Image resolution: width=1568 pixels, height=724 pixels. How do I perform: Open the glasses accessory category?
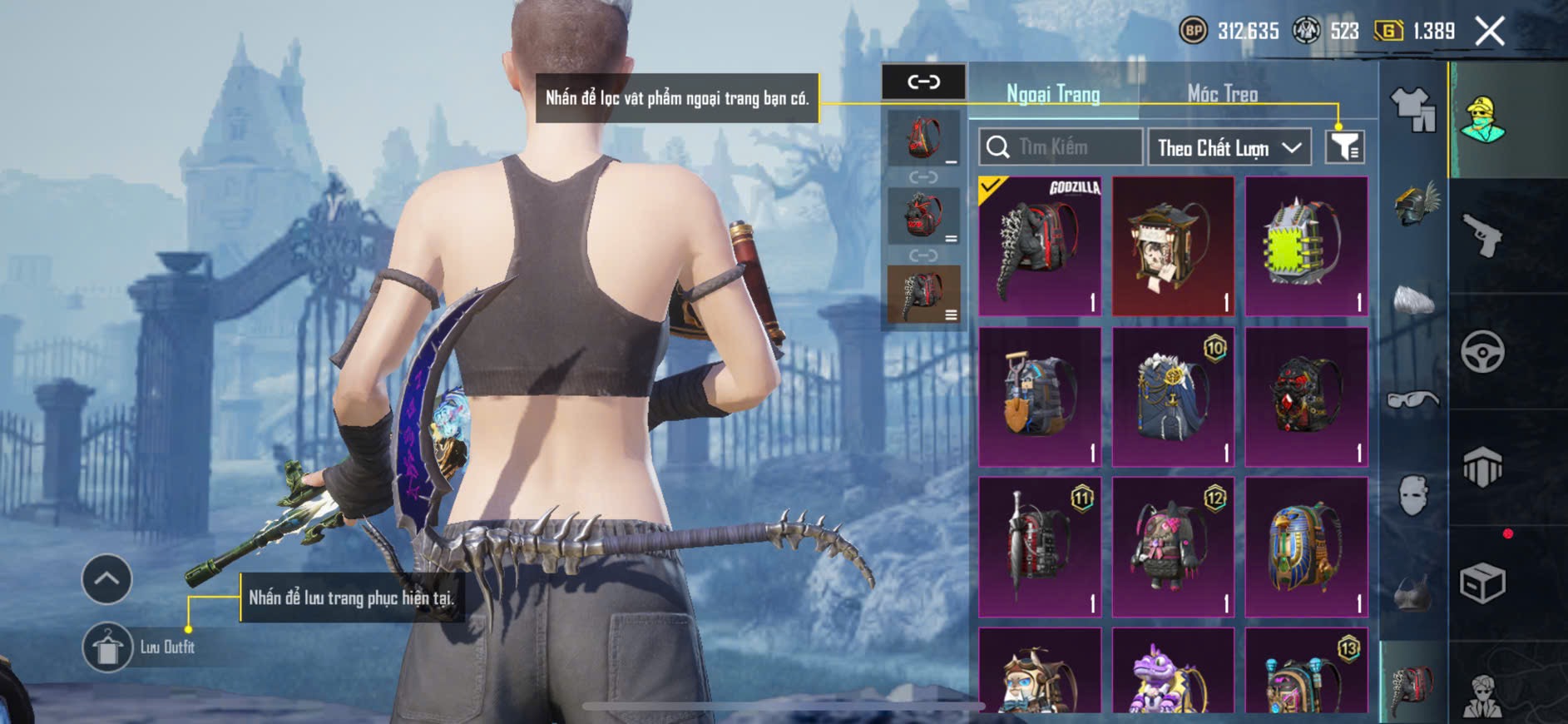coord(1413,400)
